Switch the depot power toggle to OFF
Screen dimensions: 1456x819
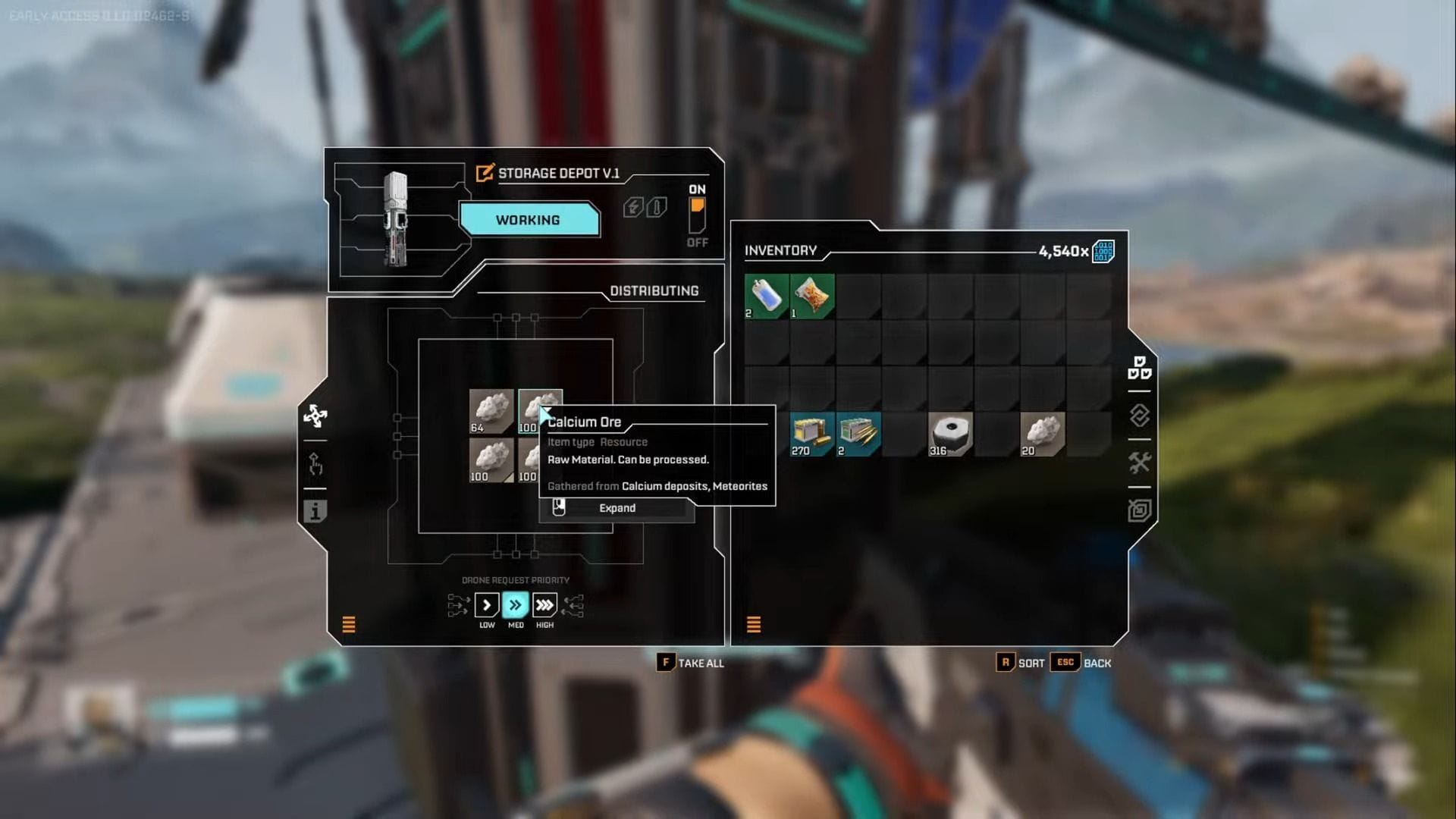point(697,226)
